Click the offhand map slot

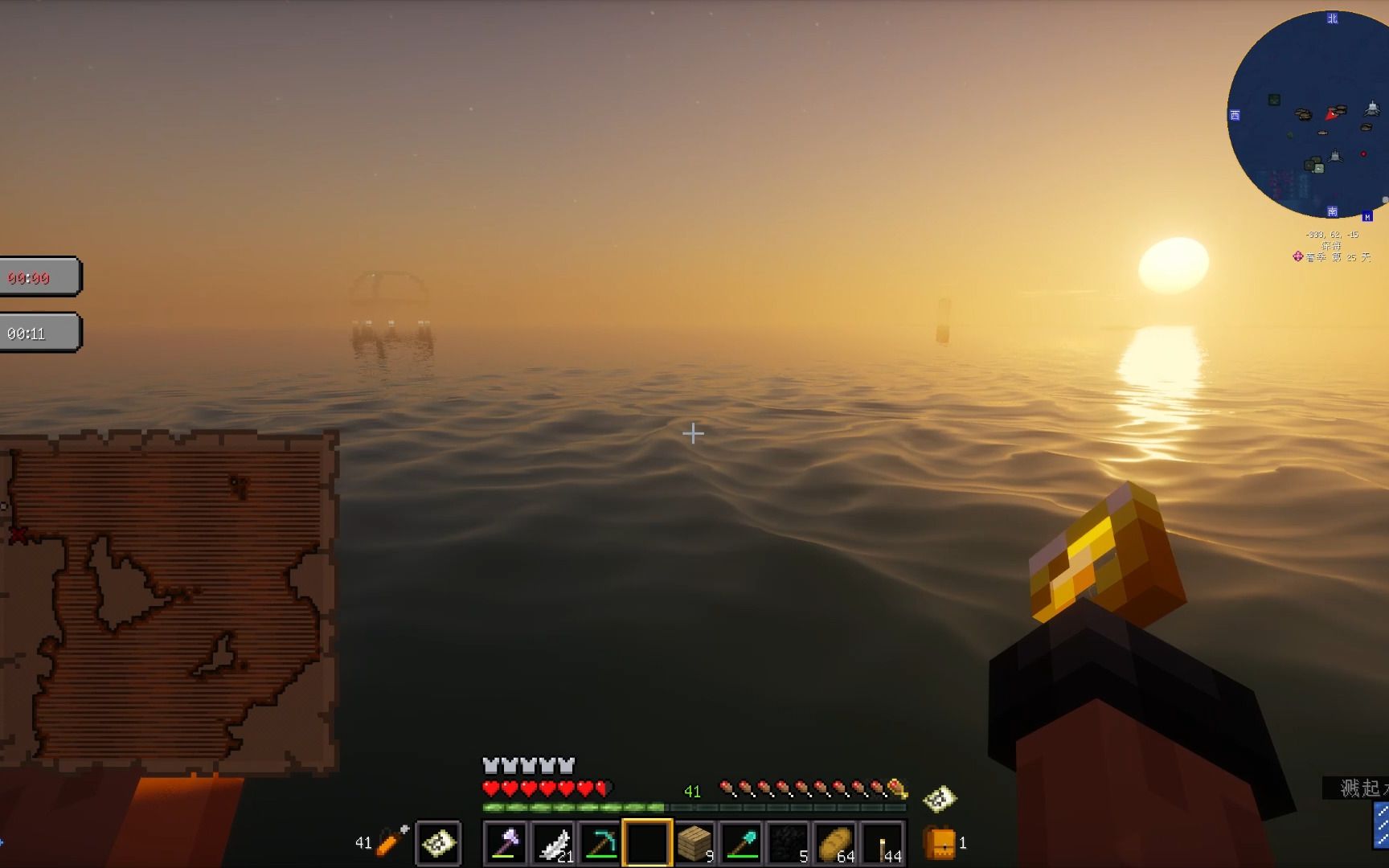pos(438,842)
